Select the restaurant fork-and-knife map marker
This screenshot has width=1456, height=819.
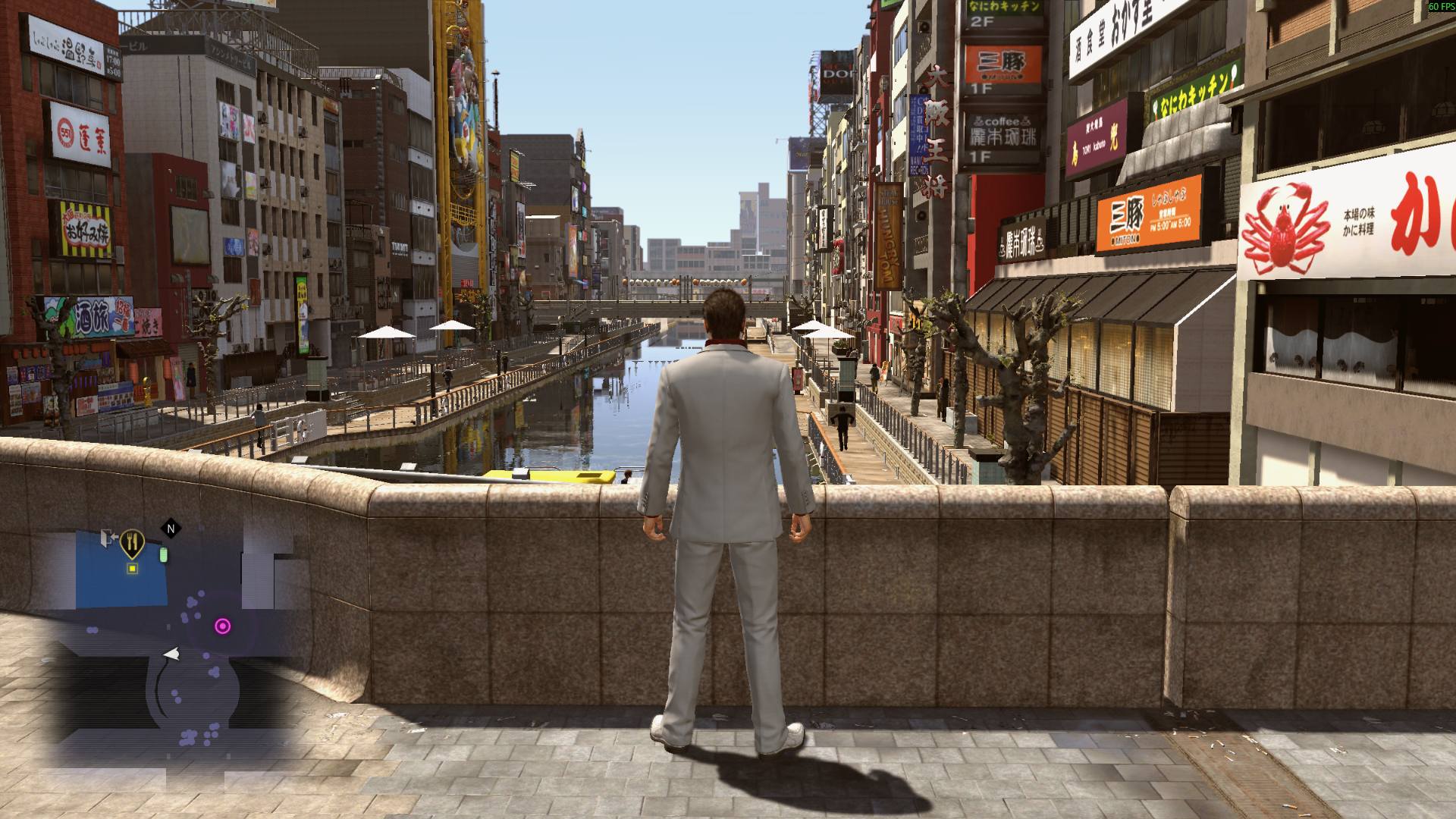[x=133, y=542]
